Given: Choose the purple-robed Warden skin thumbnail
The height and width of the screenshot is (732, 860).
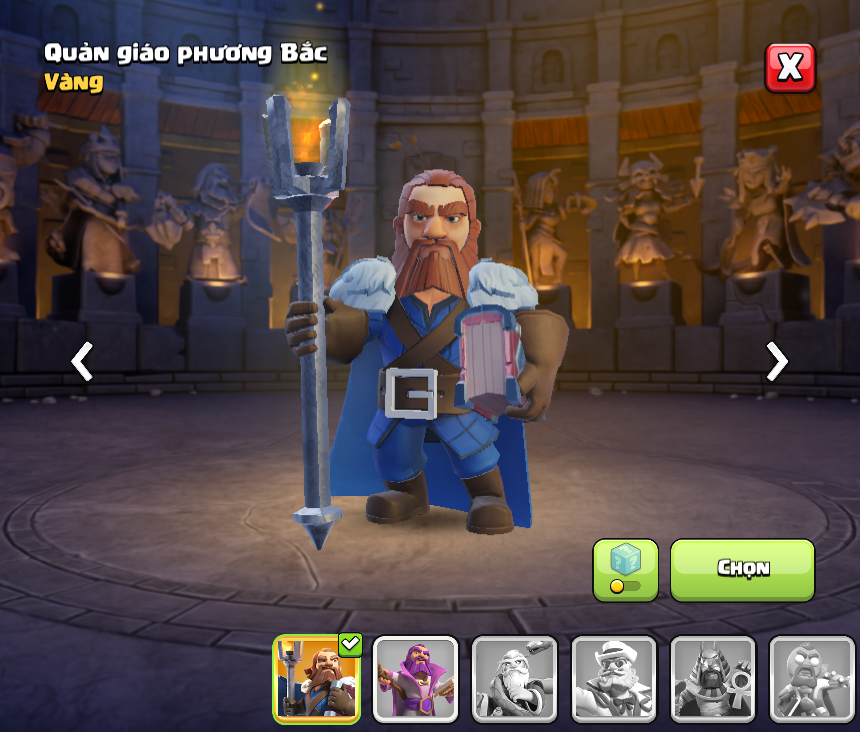Looking at the screenshot, I should (x=415, y=679).
